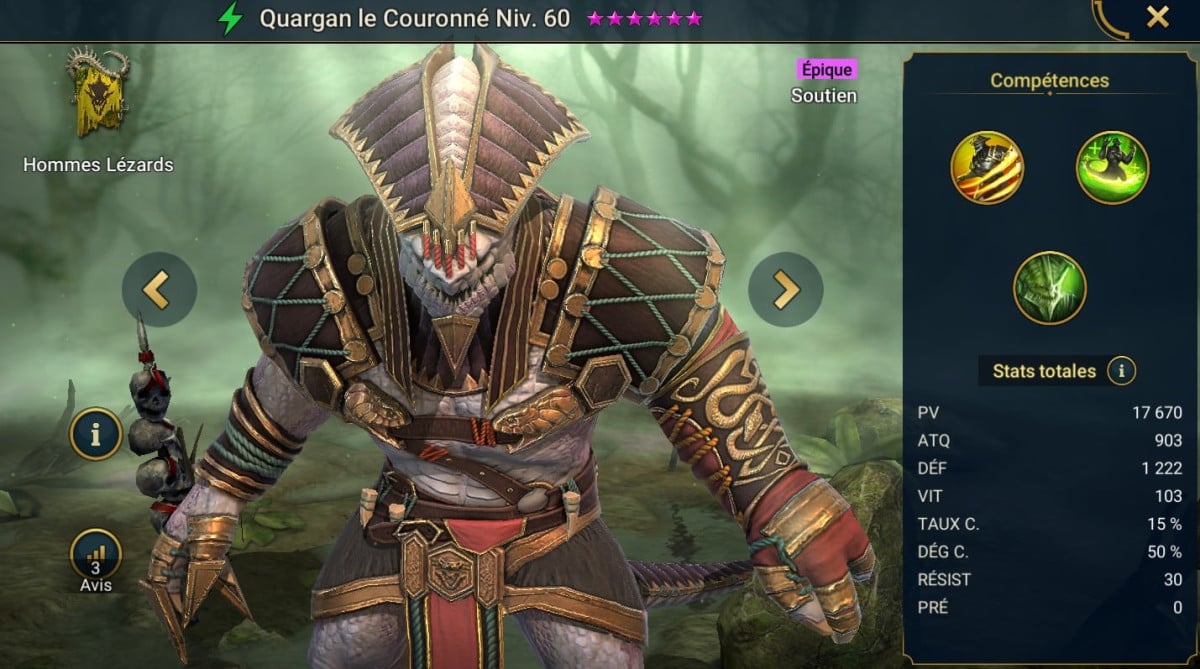The width and height of the screenshot is (1200, 669).
Task: Select the claw slash attack skill
Action: [987, 168]
